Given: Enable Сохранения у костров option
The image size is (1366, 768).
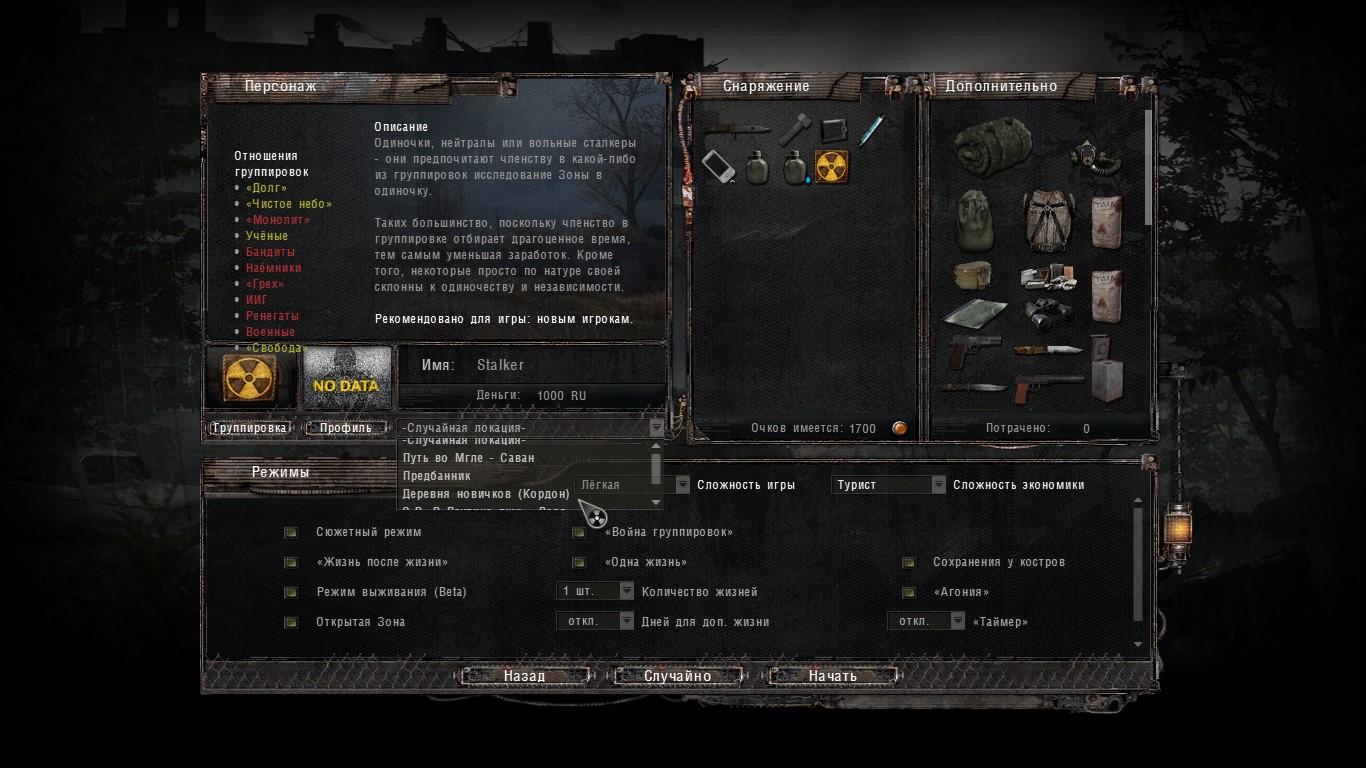Looking at the screenshot, I should click(x=909, y=562).
